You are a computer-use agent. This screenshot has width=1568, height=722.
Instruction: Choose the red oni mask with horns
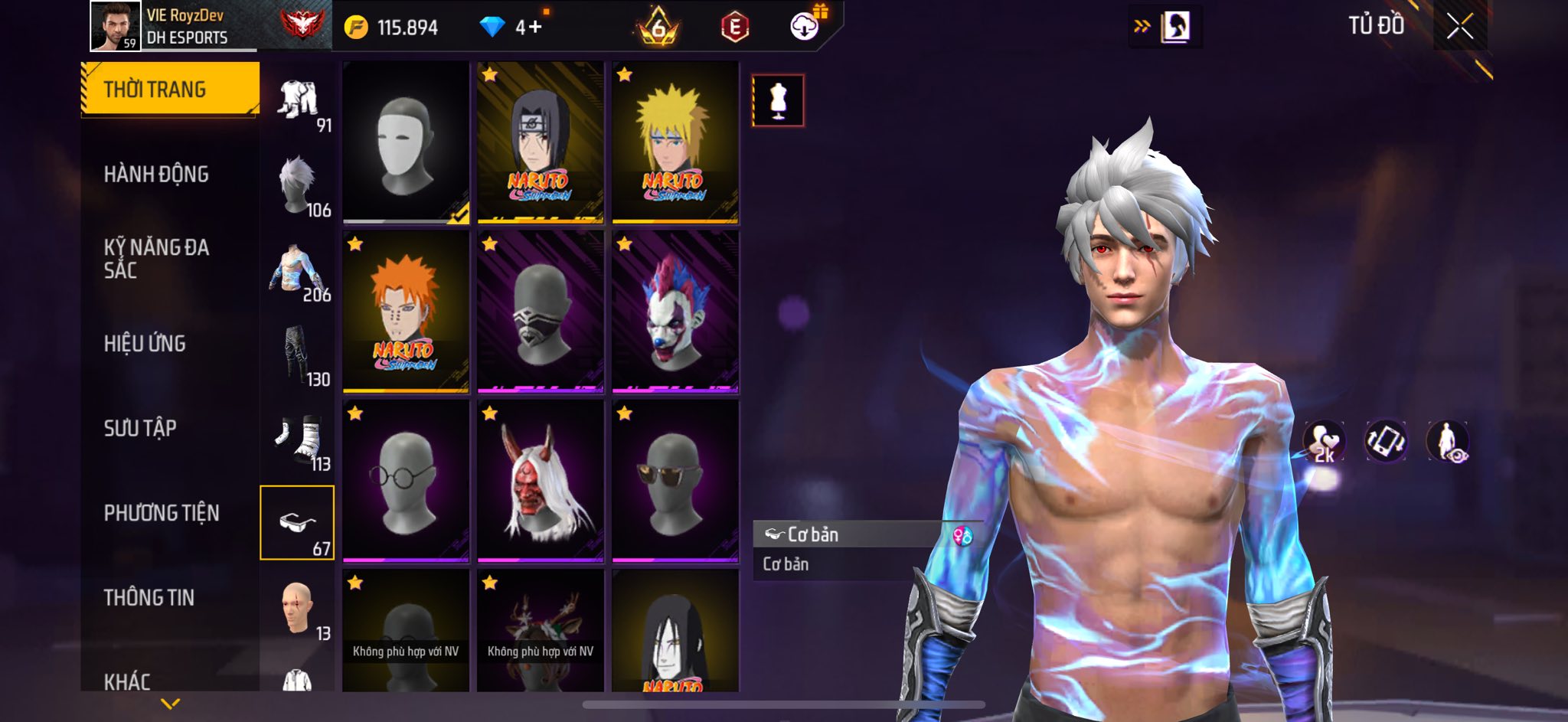(x=541, y=481)
